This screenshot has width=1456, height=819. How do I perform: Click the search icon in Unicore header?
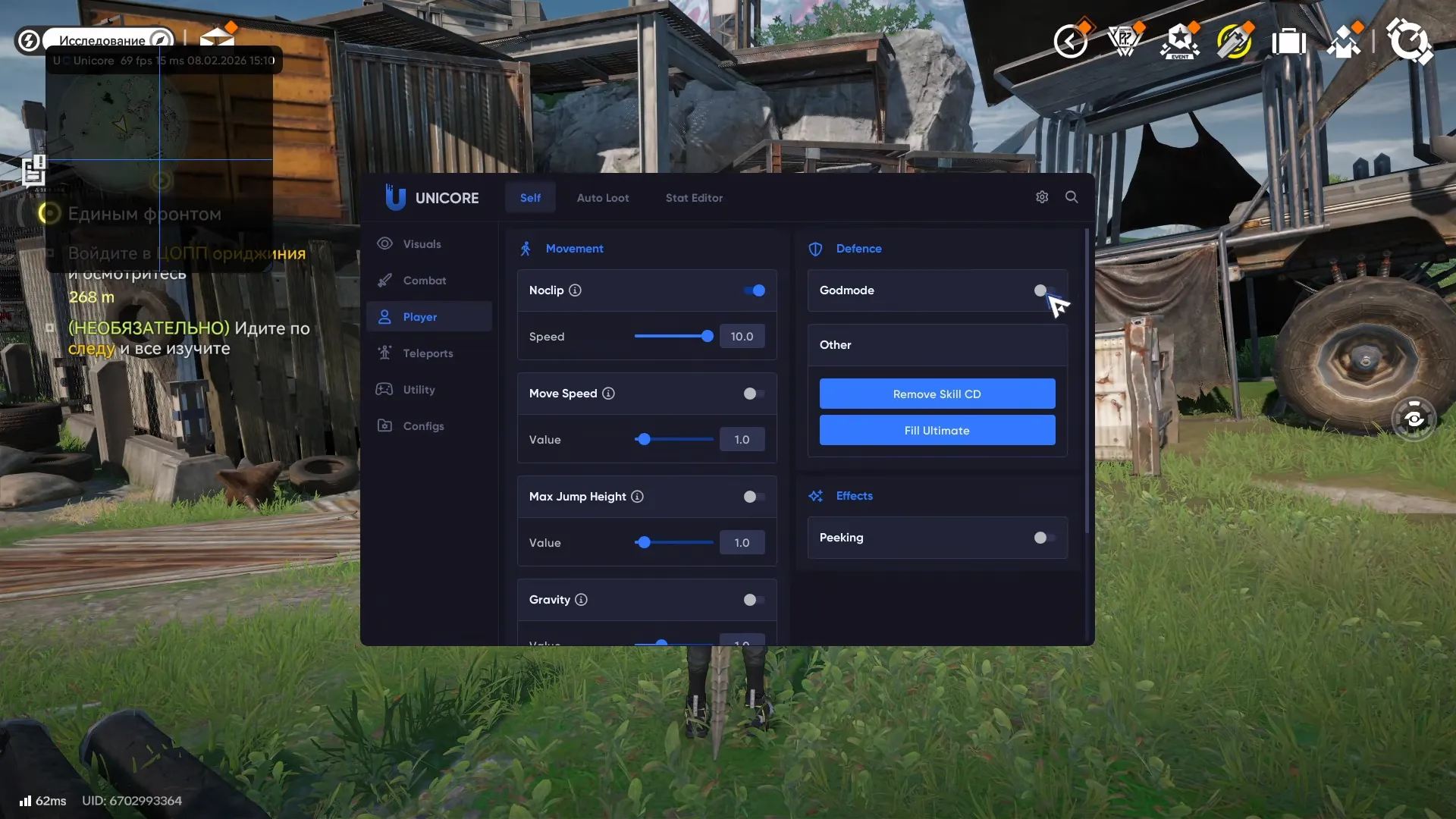pyautogui.click(x=1072, y=197)
